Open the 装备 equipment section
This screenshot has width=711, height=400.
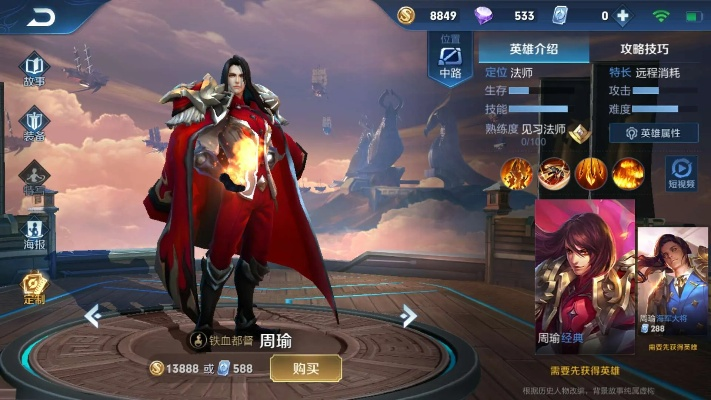pyautogui.click(x=34, y=125)
